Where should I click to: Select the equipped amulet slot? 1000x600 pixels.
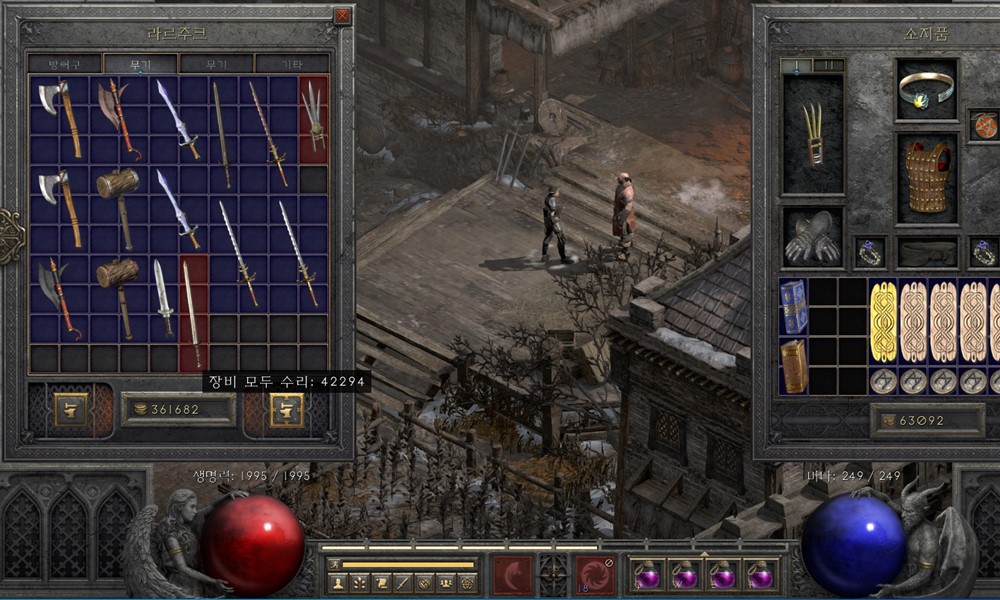click(983, 126)
